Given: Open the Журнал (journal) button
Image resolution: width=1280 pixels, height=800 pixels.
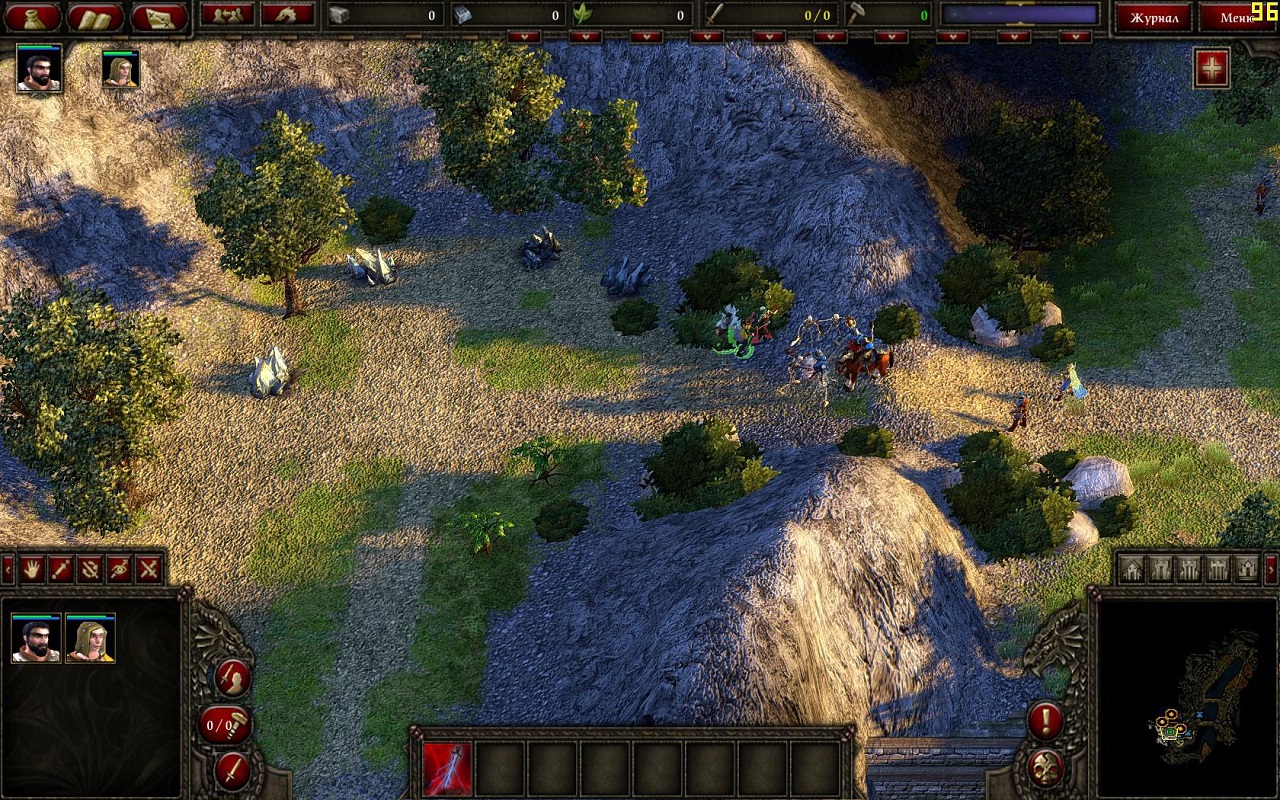Looking at the screenshot, I should (x=1153, y=17).
